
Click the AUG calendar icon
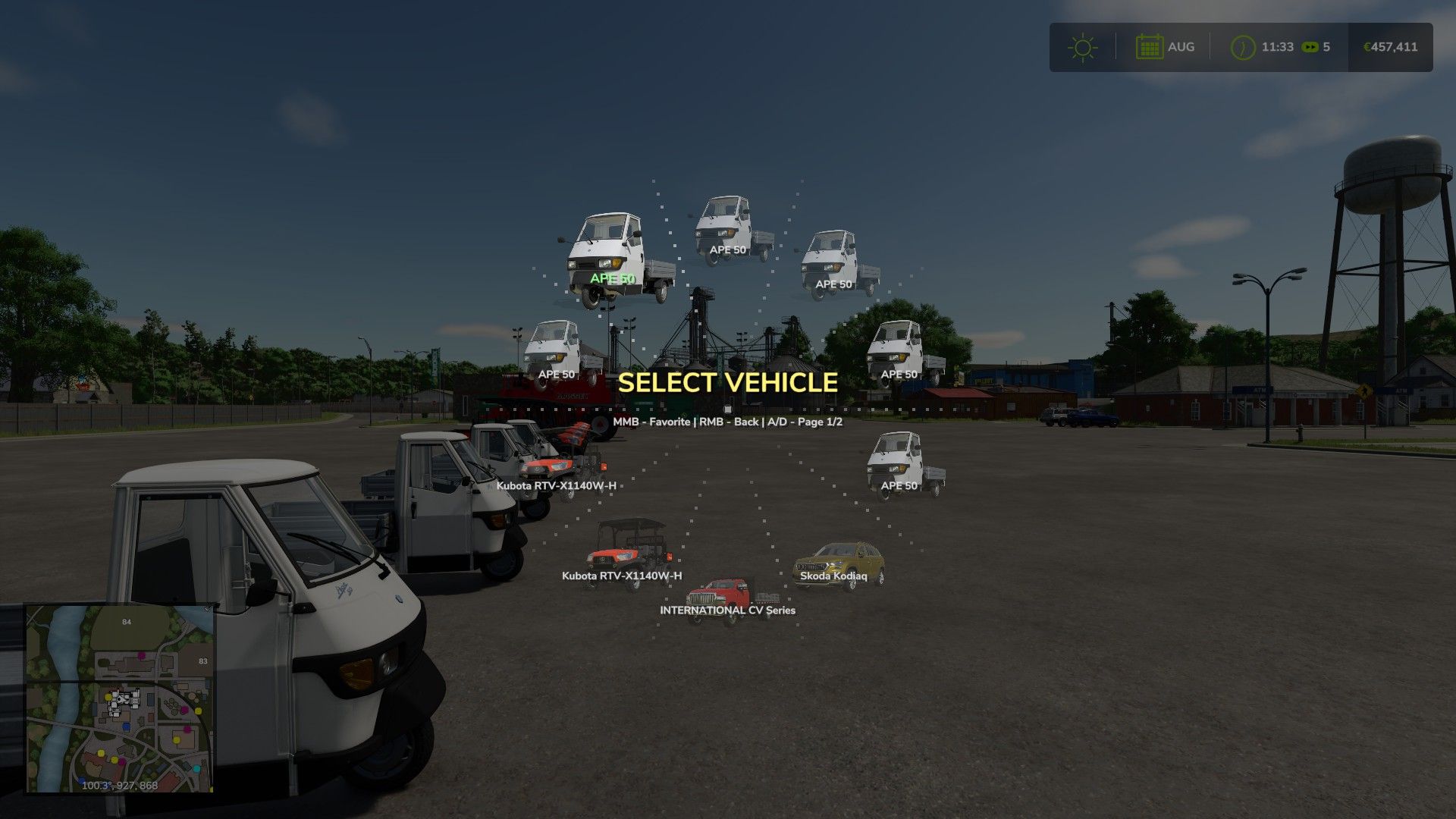pos(1150,46)
